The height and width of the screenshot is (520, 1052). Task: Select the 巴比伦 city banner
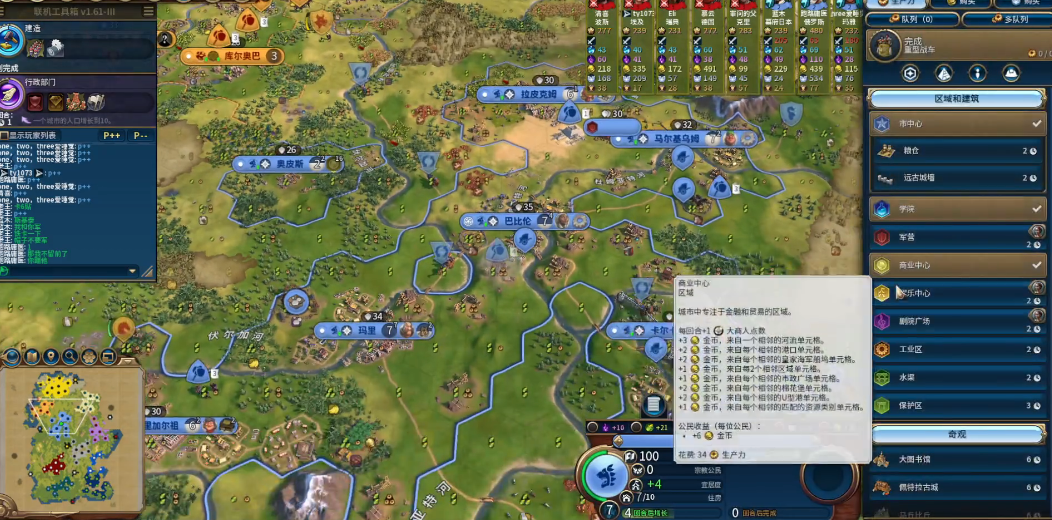coord(517,221)
